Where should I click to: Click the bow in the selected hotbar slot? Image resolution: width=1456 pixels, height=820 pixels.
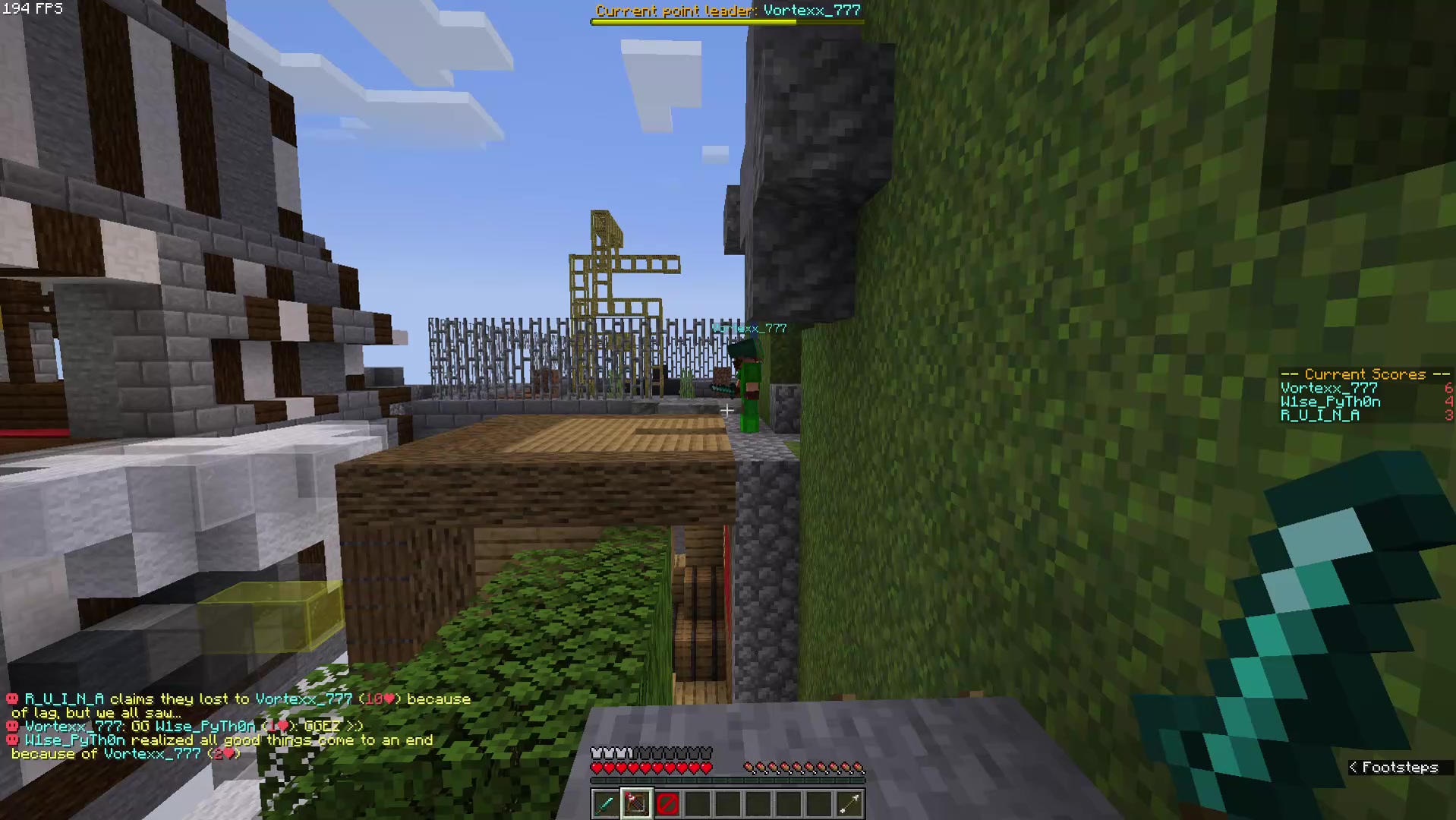[x=636, y=804]
